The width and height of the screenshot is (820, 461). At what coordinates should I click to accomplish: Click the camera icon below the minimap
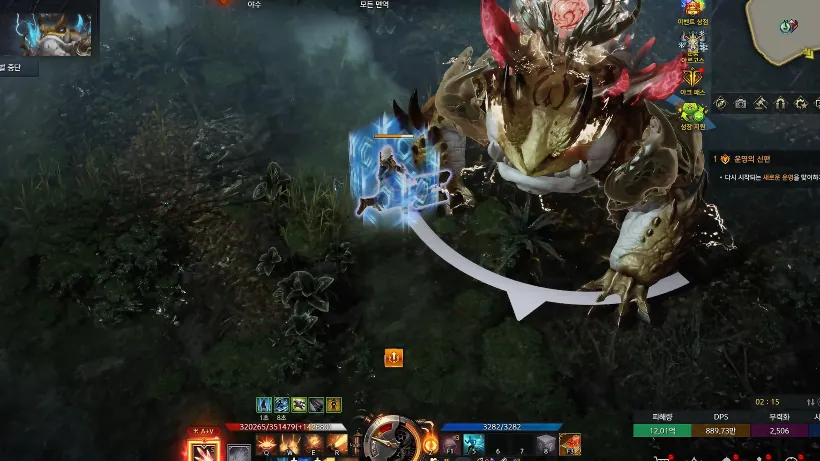(x=740, y=103)
